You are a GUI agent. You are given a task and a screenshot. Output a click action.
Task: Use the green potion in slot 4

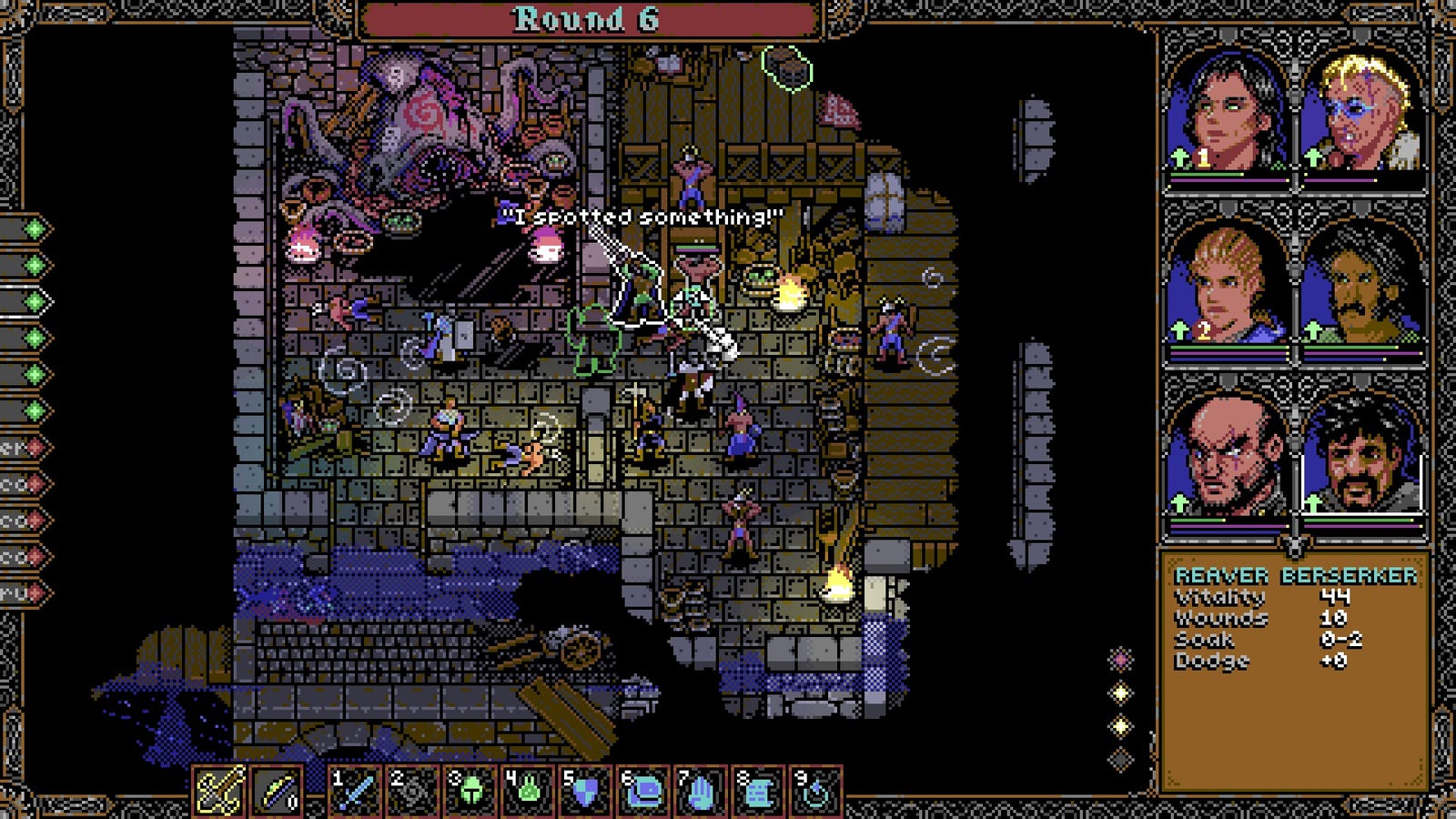coord(527,791)
